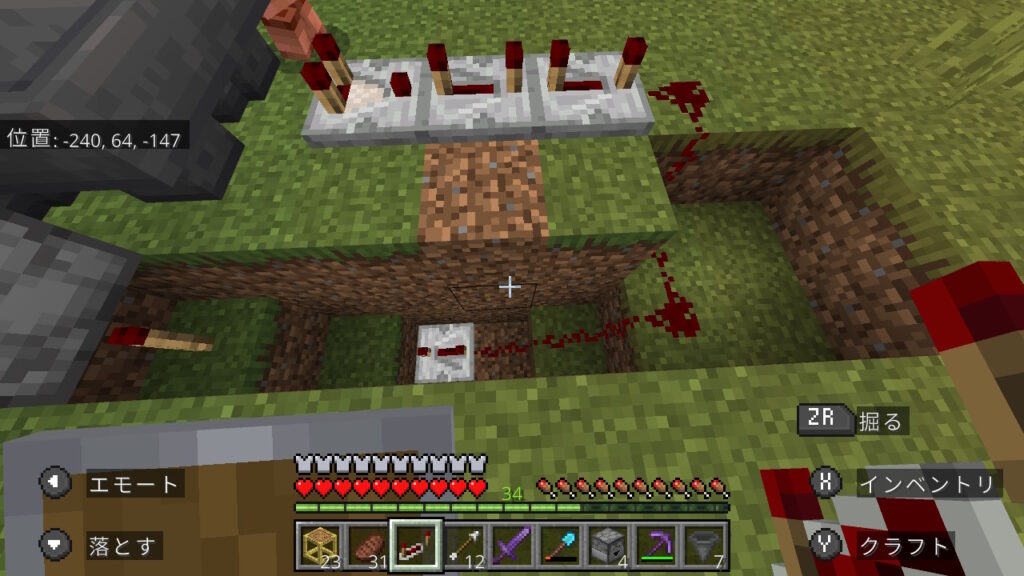
Task: Switch to the diamond shovel slot
Action: click(559, 545)
